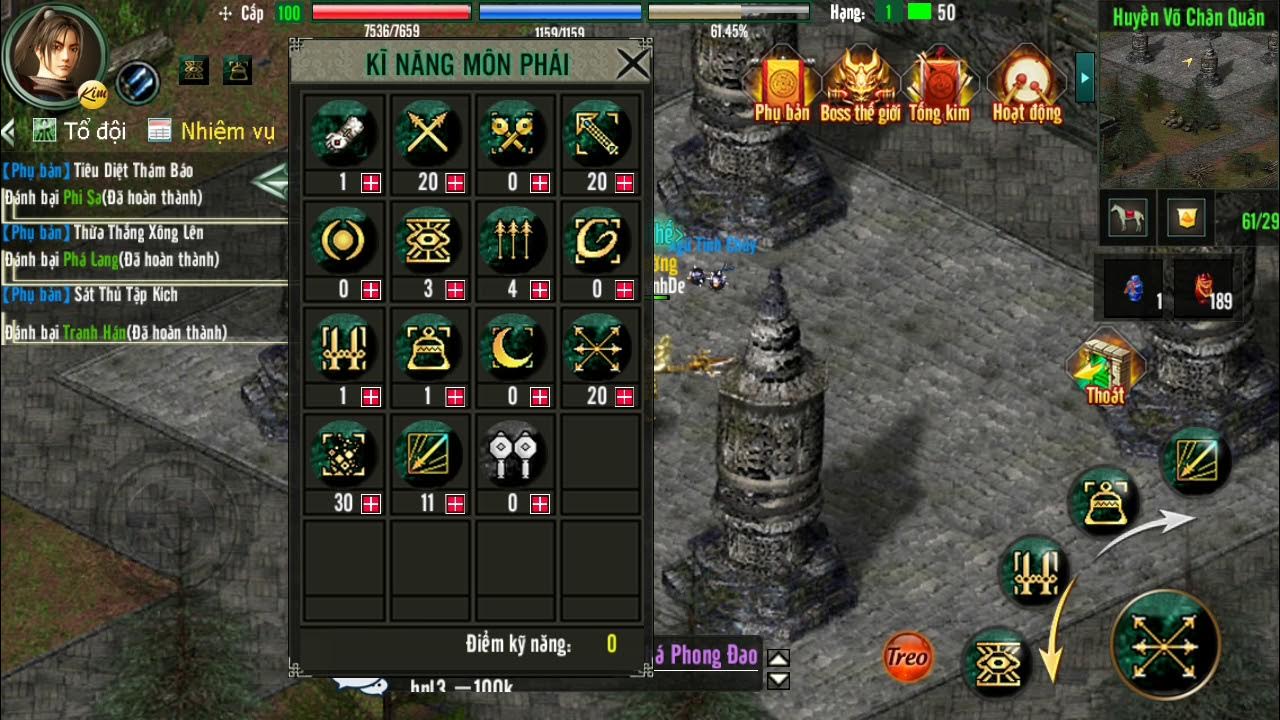Switch to the Nhiệm vụ tab
The image size is (1280, 720).
point(211,131)
